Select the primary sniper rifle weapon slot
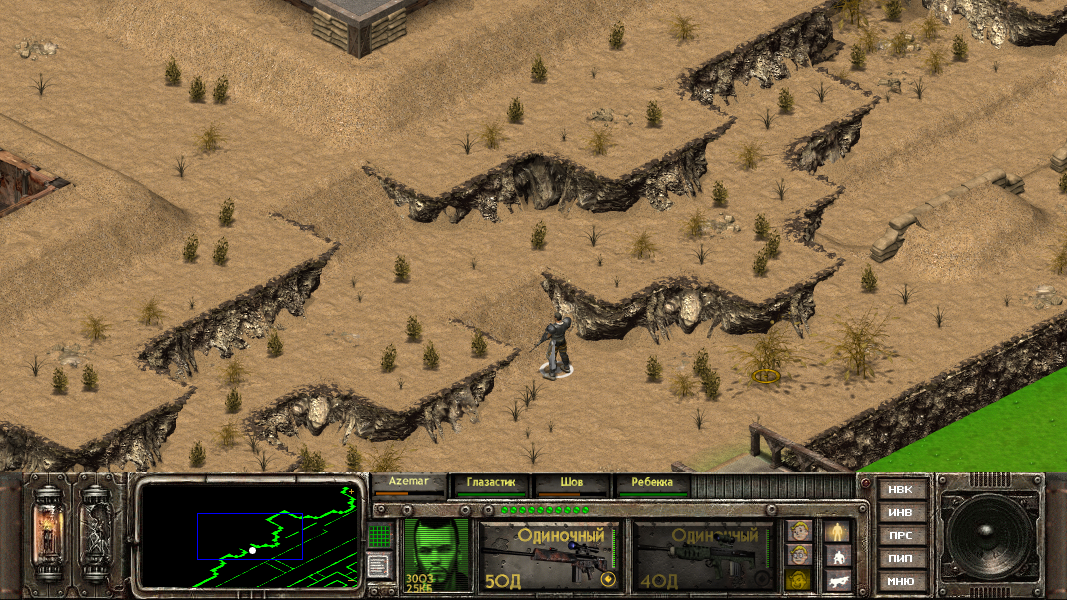 (x=549, y=555)
